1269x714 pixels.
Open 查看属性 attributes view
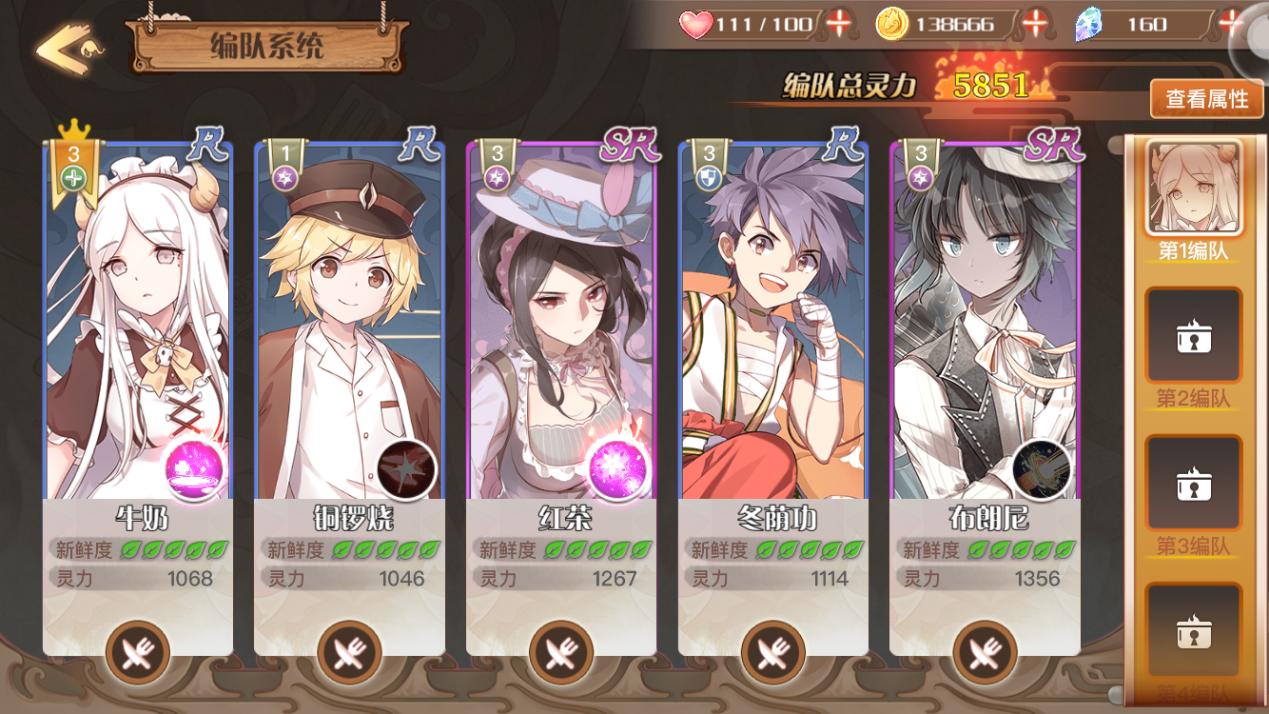point(1206,99)
